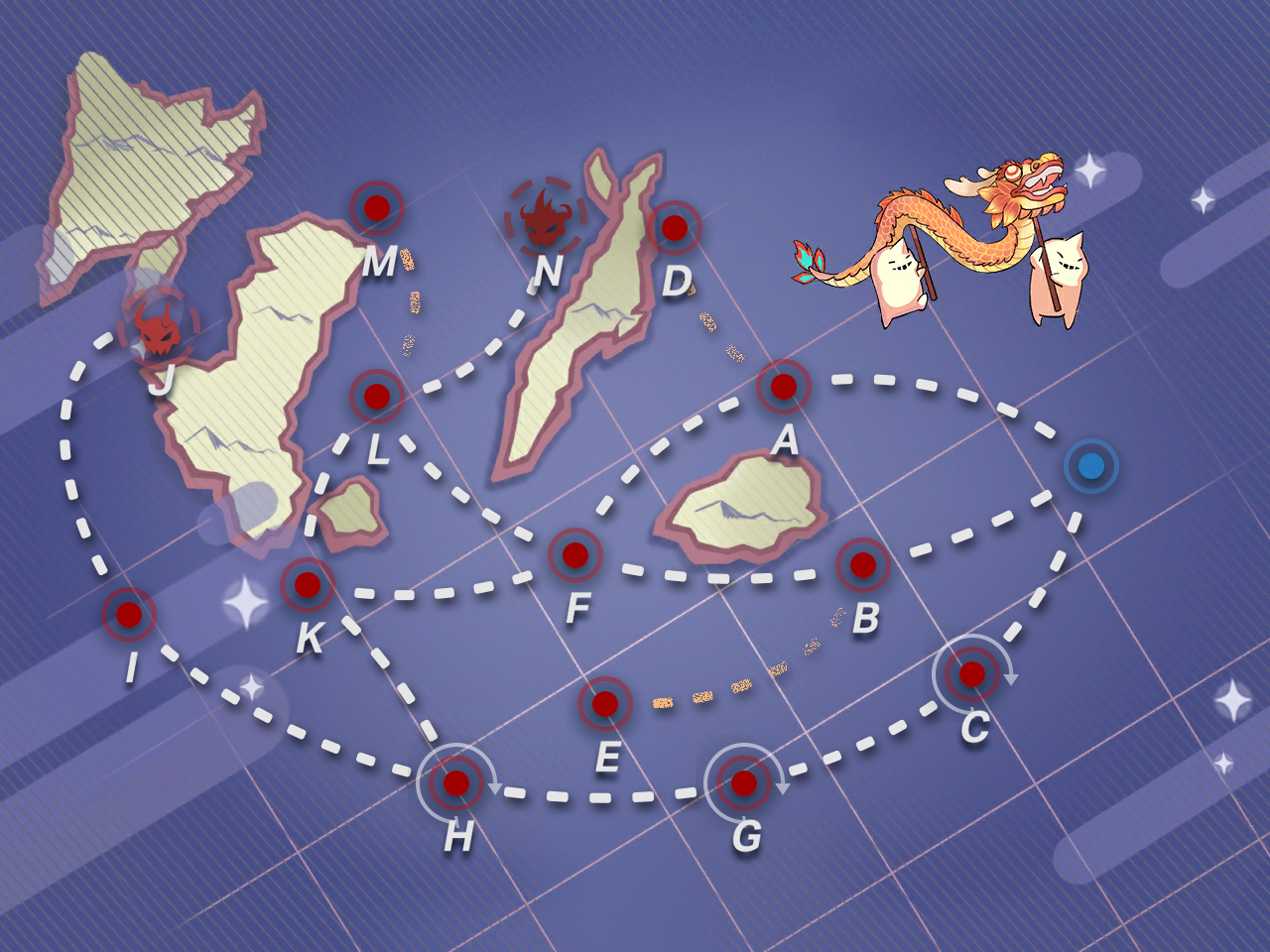This screenshot has width=1270, height=952.
Task: Choose the whirlpool node G
Action: pos(744,783)
